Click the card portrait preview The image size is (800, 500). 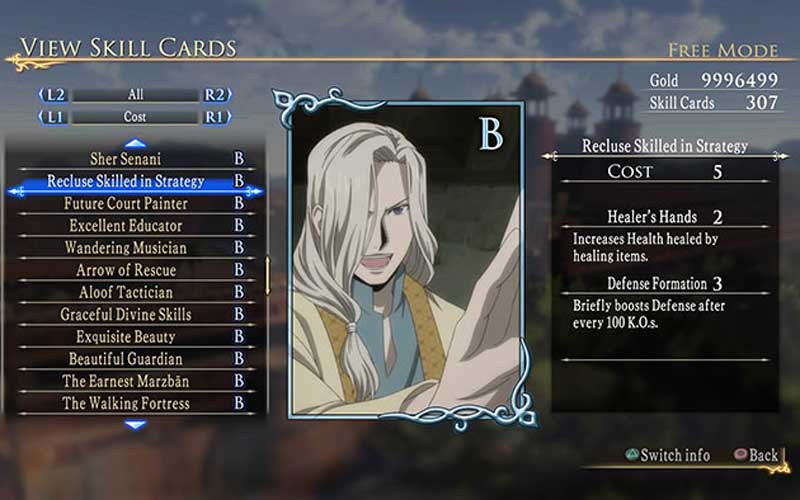click(x=405, y=260)
